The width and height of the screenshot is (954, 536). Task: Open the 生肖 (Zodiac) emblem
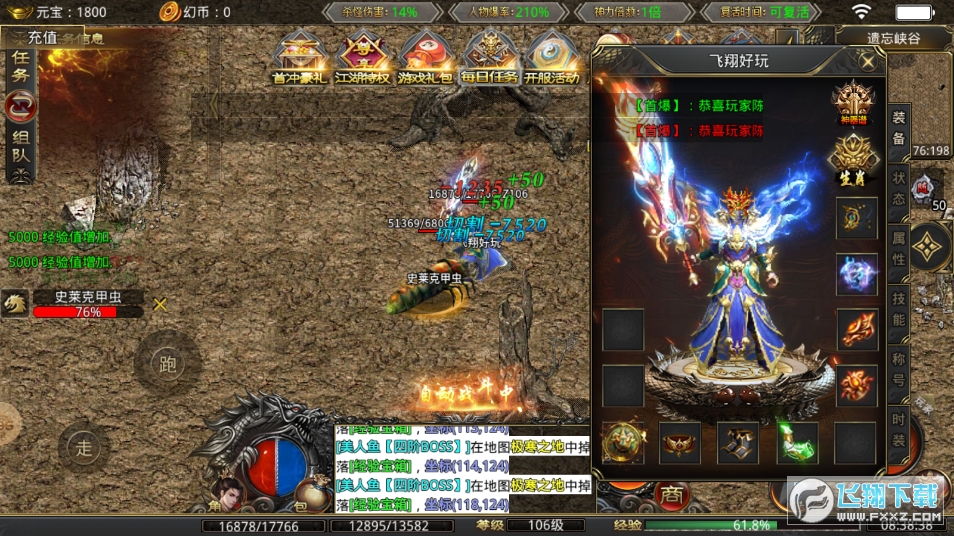(x=856, y=158)
